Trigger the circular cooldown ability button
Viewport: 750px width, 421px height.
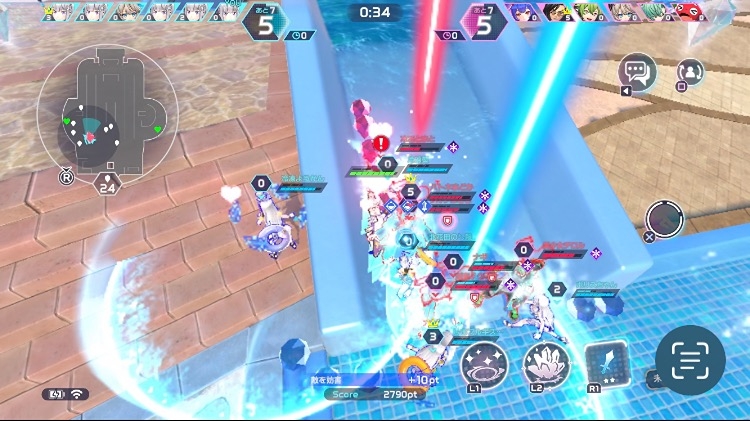[x=664, y=219]
